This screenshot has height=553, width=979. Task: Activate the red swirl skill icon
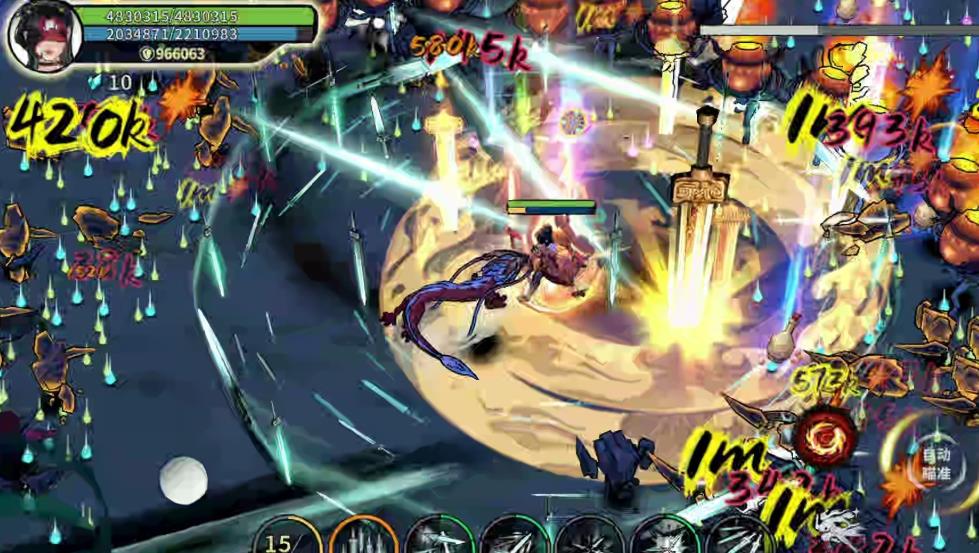[826, 436]
